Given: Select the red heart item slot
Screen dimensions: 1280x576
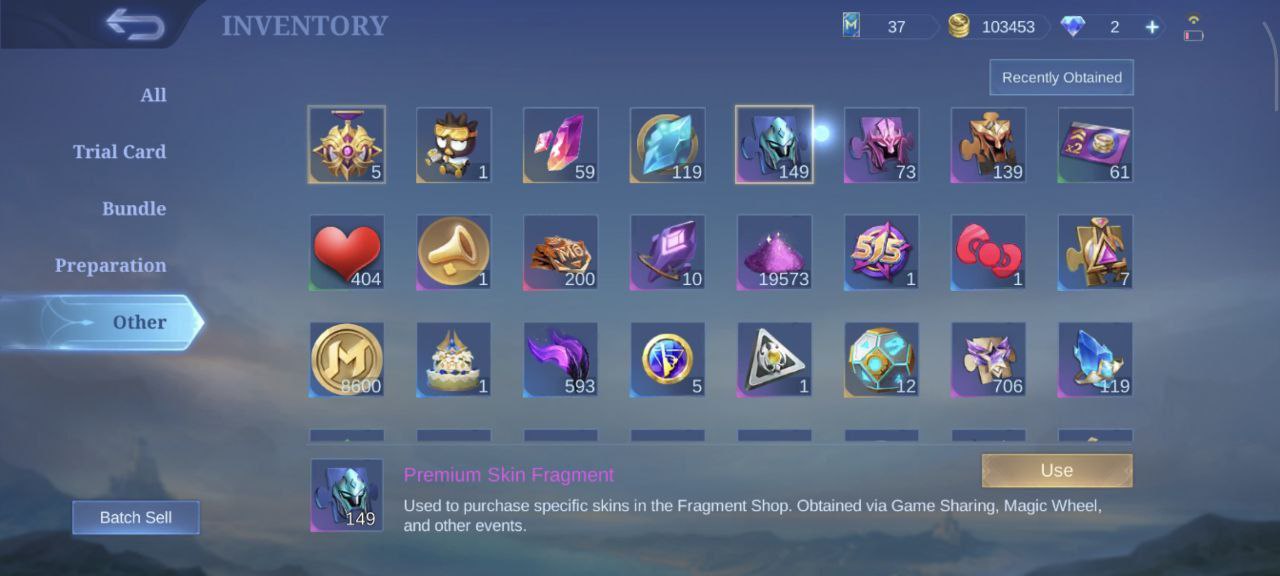Looking at the screenshot, I should click(x=347, y=252).
